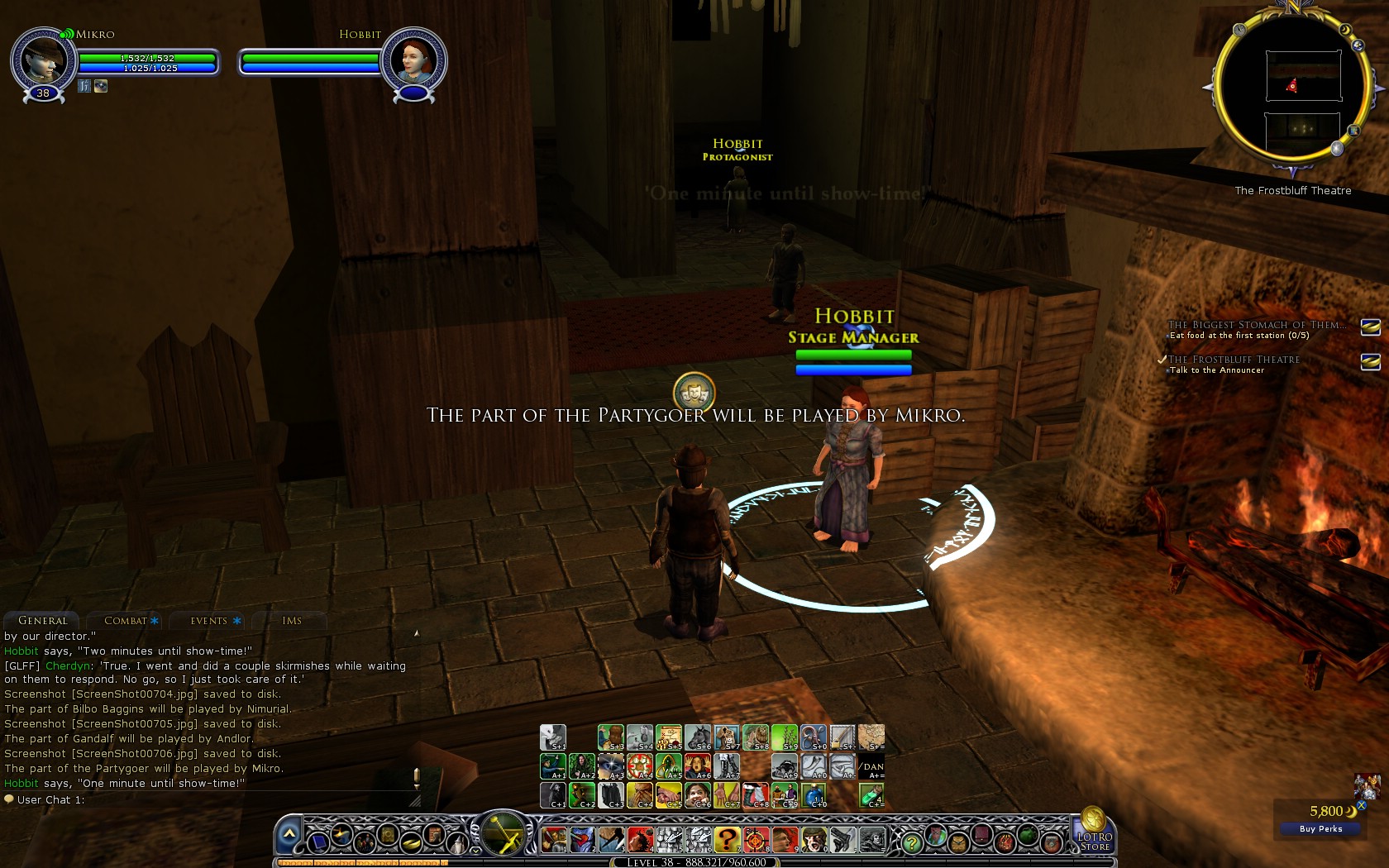1389x868 pixels.
Task: Collapse the hotbar using the downward chevron
Action: 475,850
